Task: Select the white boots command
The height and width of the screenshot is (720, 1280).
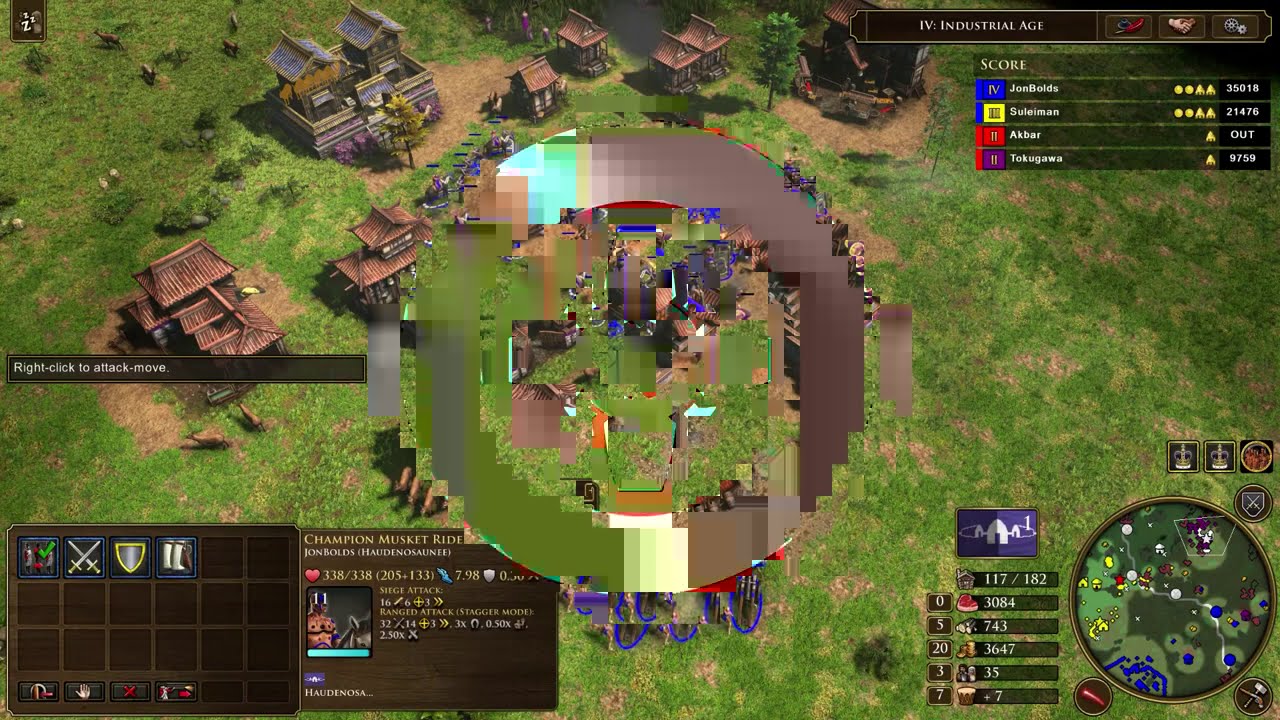Action: point(176,557)
